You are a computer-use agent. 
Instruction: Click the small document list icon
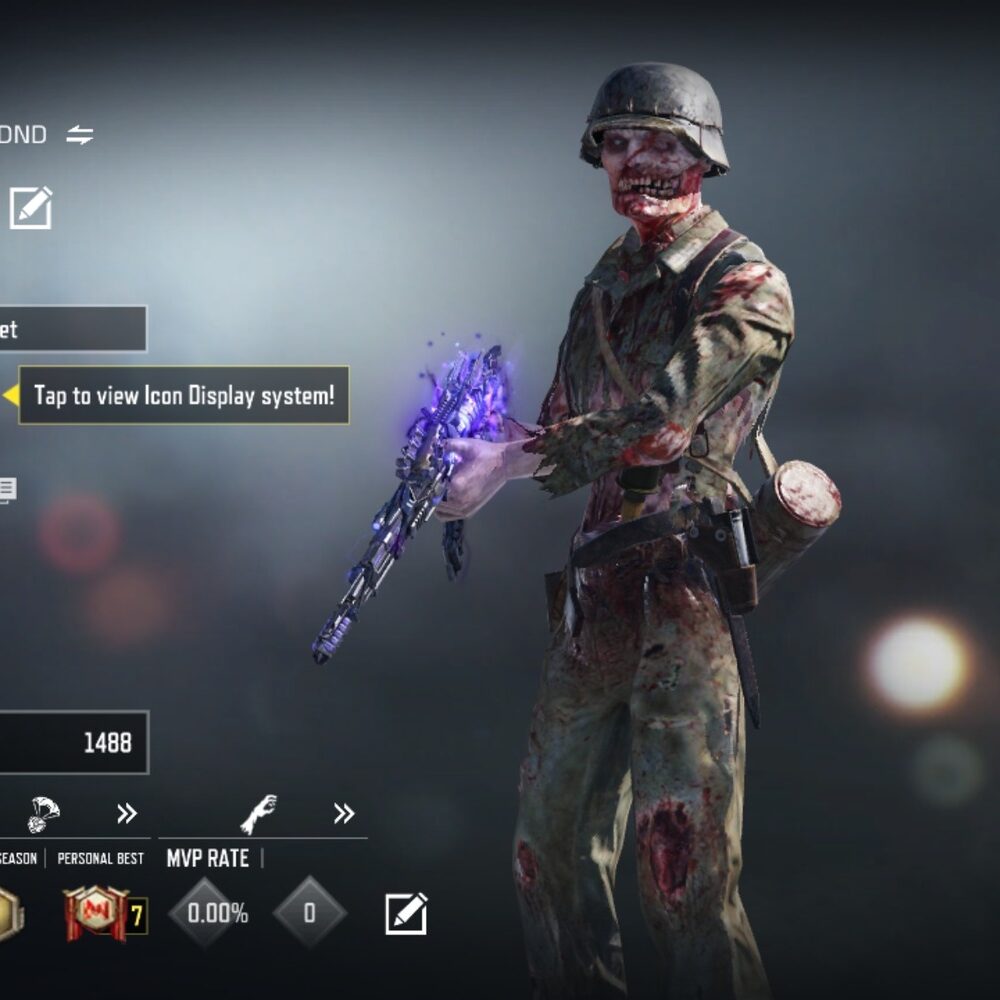click(x=7, y=490)
